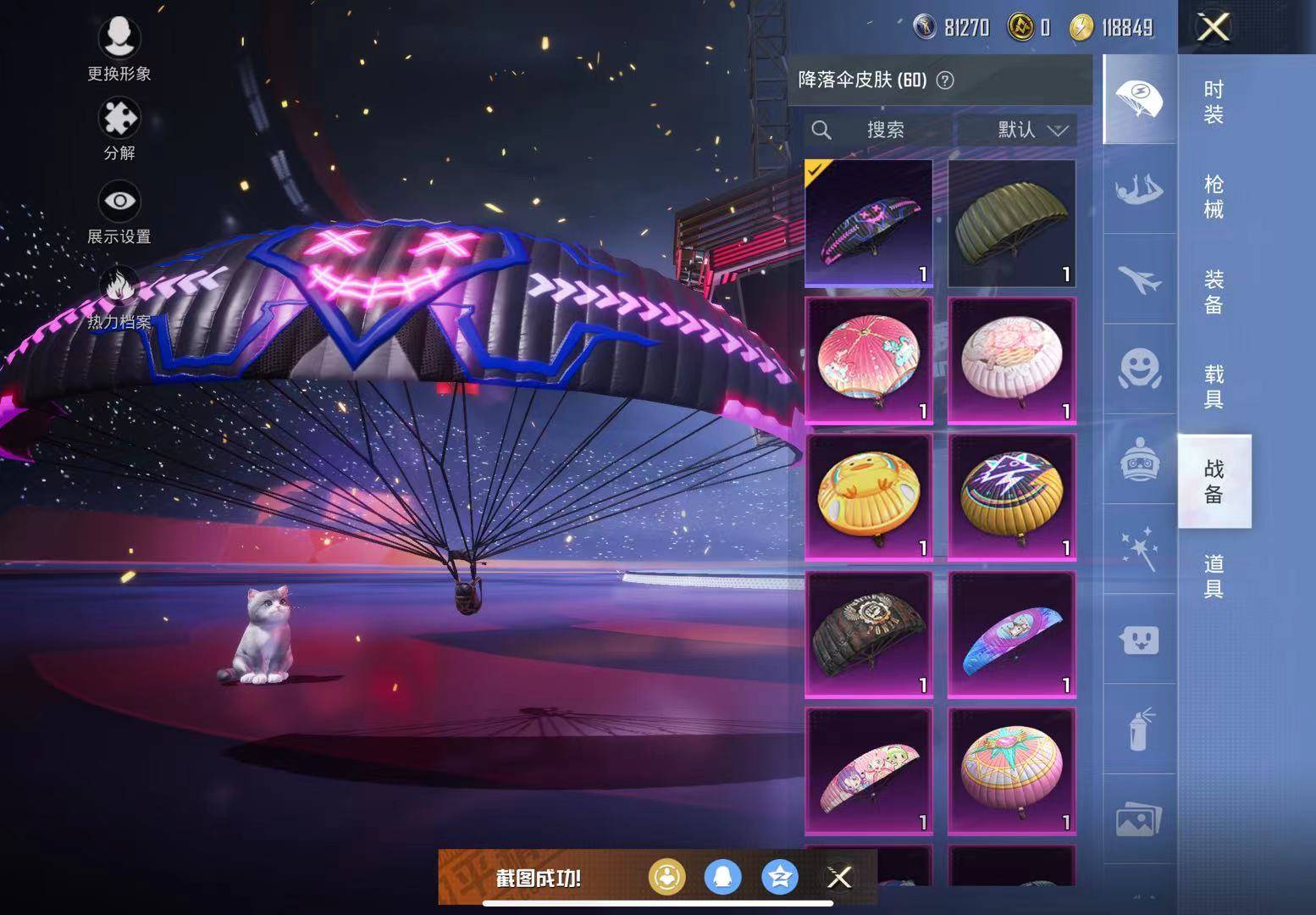Open the photo gallery category icon

(x=1139, y=813)
